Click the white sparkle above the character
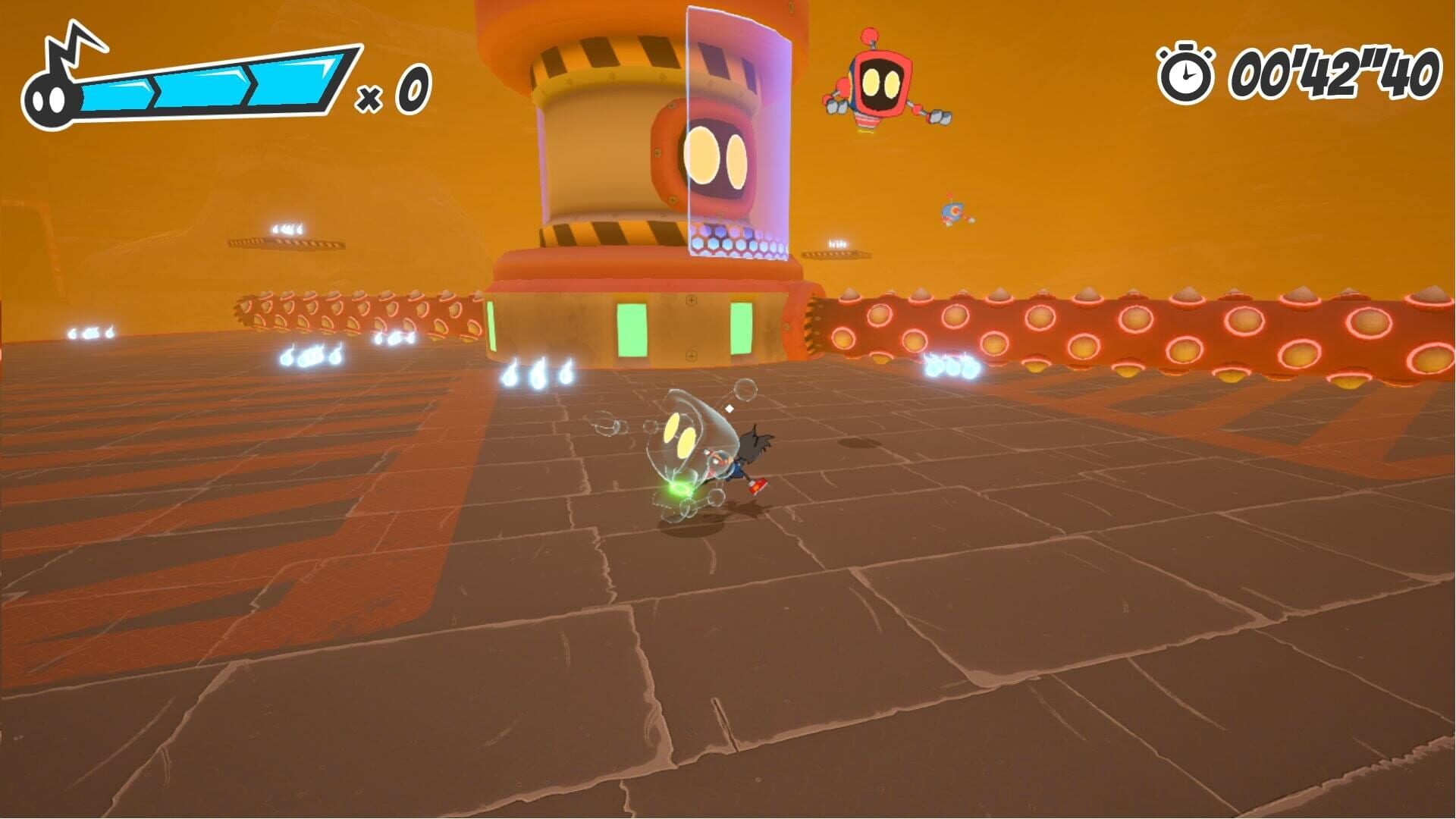The width and height of the screenshot is (1456, 819). tap(730, 408)
